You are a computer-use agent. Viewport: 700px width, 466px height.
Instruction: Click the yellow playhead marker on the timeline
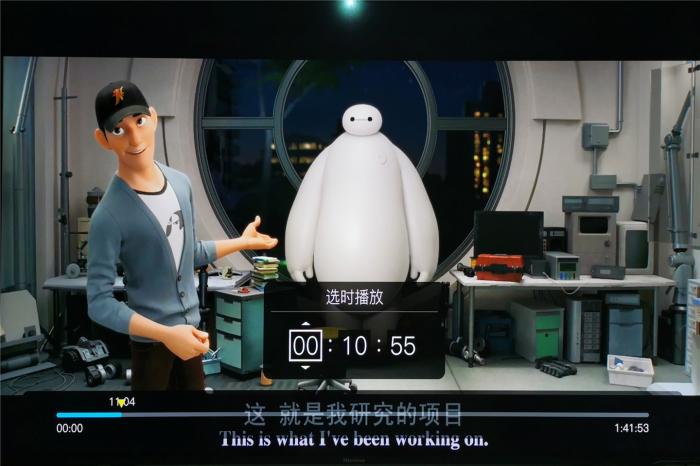click(121, 403)
